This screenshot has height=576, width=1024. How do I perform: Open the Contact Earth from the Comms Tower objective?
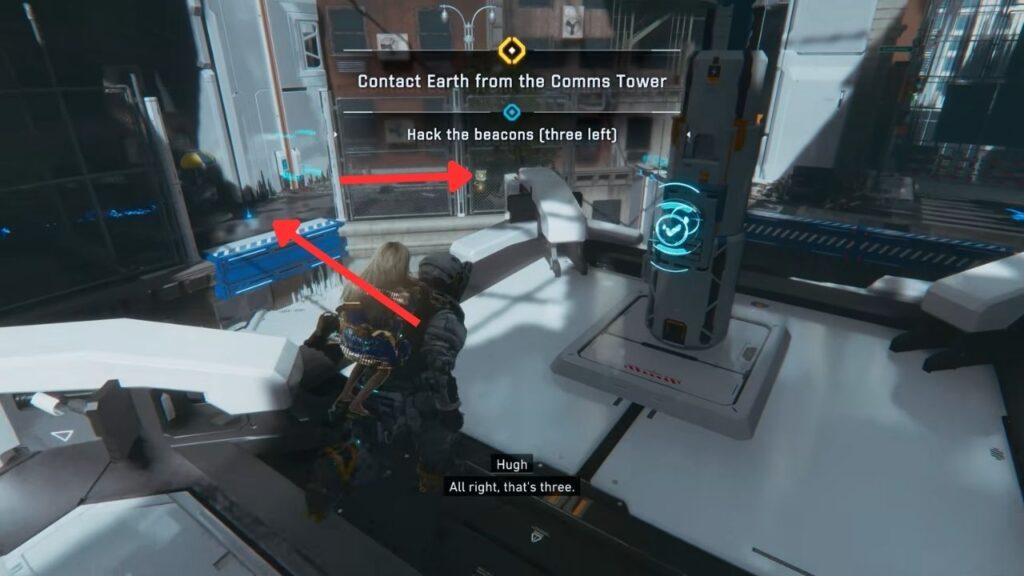511,81
